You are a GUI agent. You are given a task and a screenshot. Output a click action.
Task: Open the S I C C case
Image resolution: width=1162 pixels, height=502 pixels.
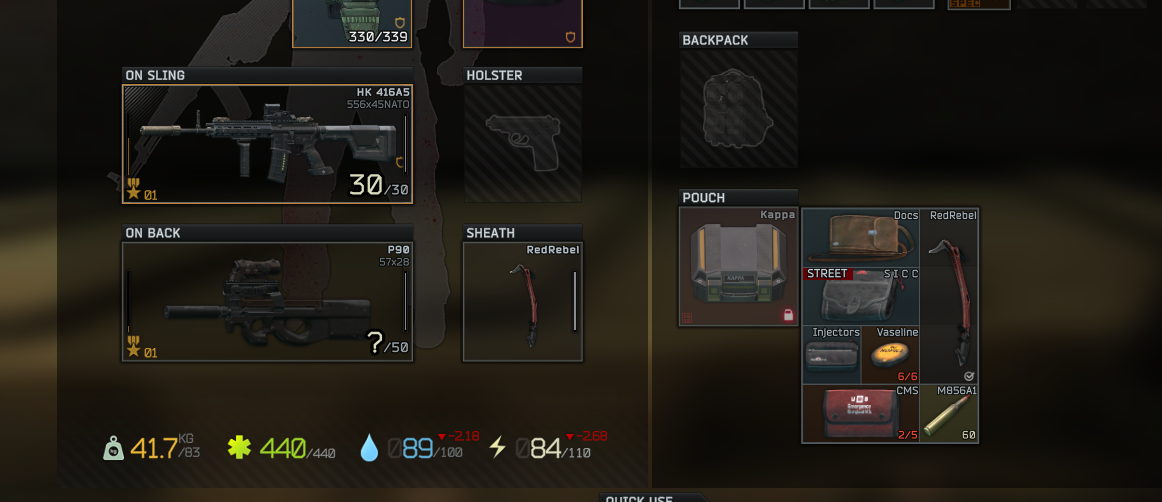pyautogui.click(x=860, y=296)
